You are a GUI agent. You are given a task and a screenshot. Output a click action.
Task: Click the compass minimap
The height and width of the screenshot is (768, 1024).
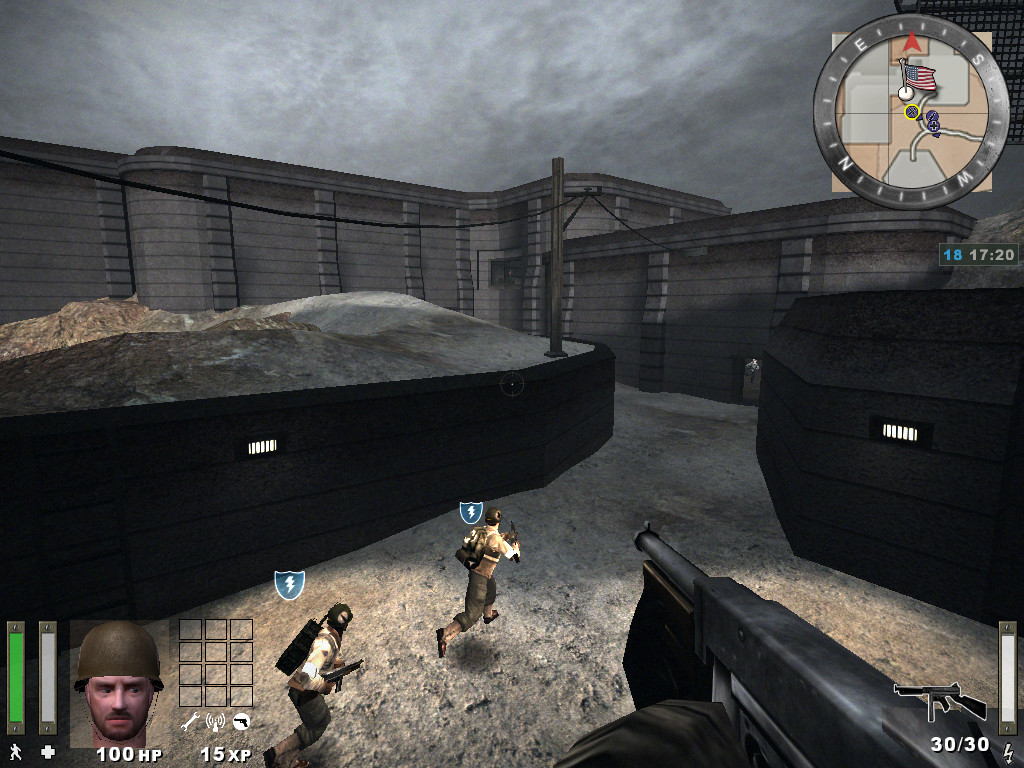pos(910,111)
